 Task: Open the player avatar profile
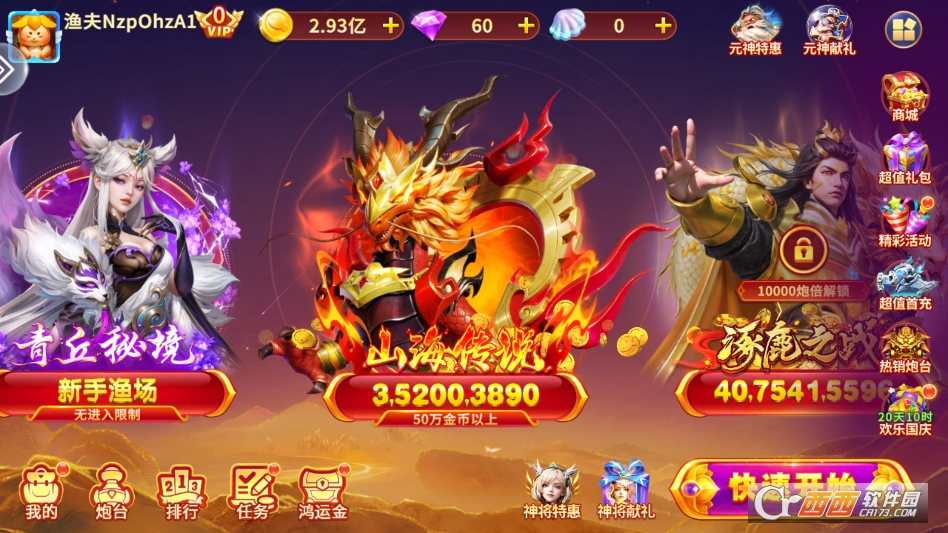(x=33, y=33)
